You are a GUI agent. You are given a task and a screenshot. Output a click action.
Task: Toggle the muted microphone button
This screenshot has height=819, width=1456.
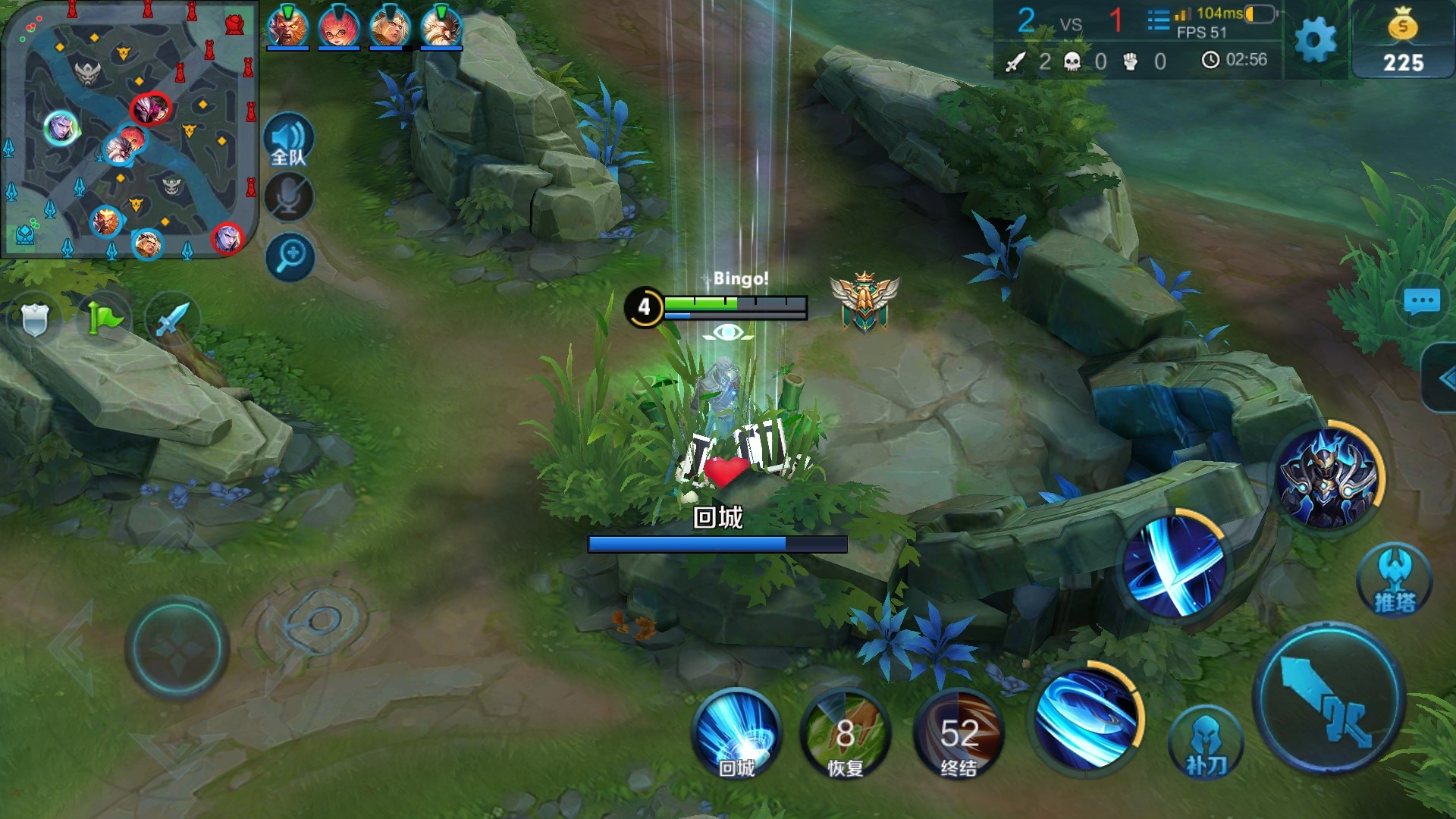(289, 198)
